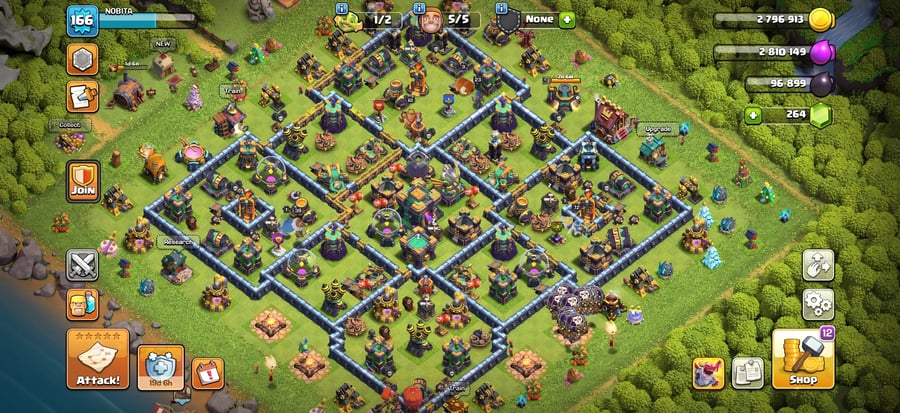This screenshot has width=900, height=413.
Task: Join a clan with the JOIN shield
Action: point(82,181)
